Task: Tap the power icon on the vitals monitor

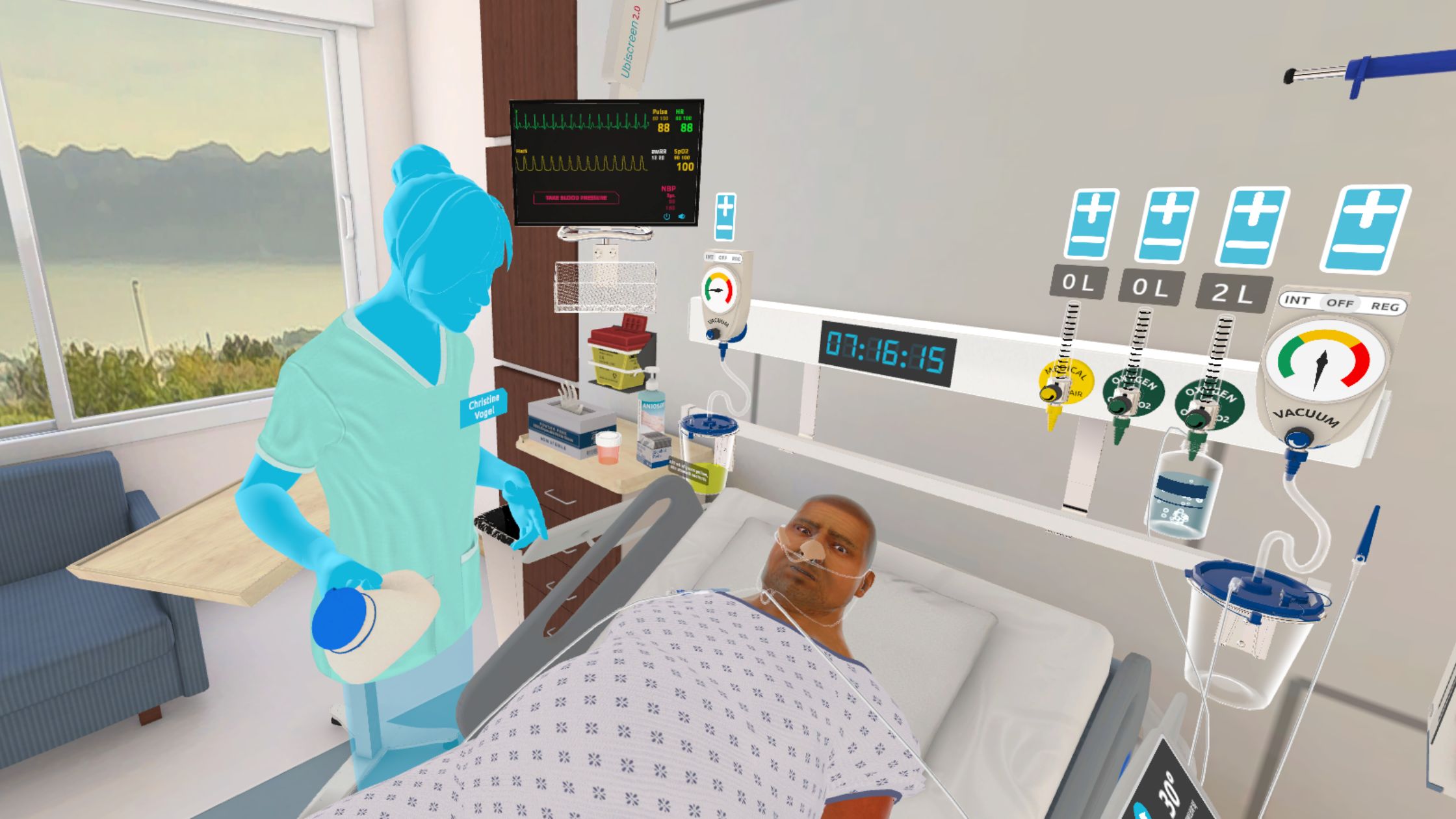Action: (x=667, y=217)
